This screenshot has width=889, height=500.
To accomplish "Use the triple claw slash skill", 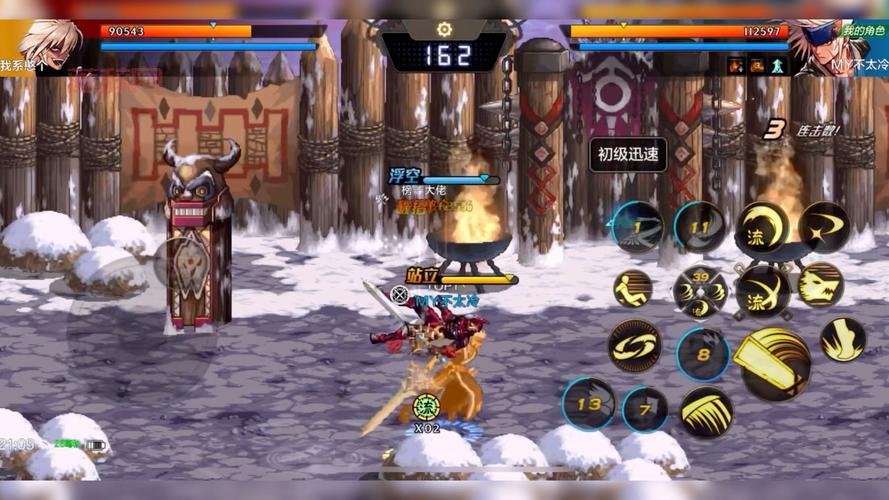I will [706, 411].
